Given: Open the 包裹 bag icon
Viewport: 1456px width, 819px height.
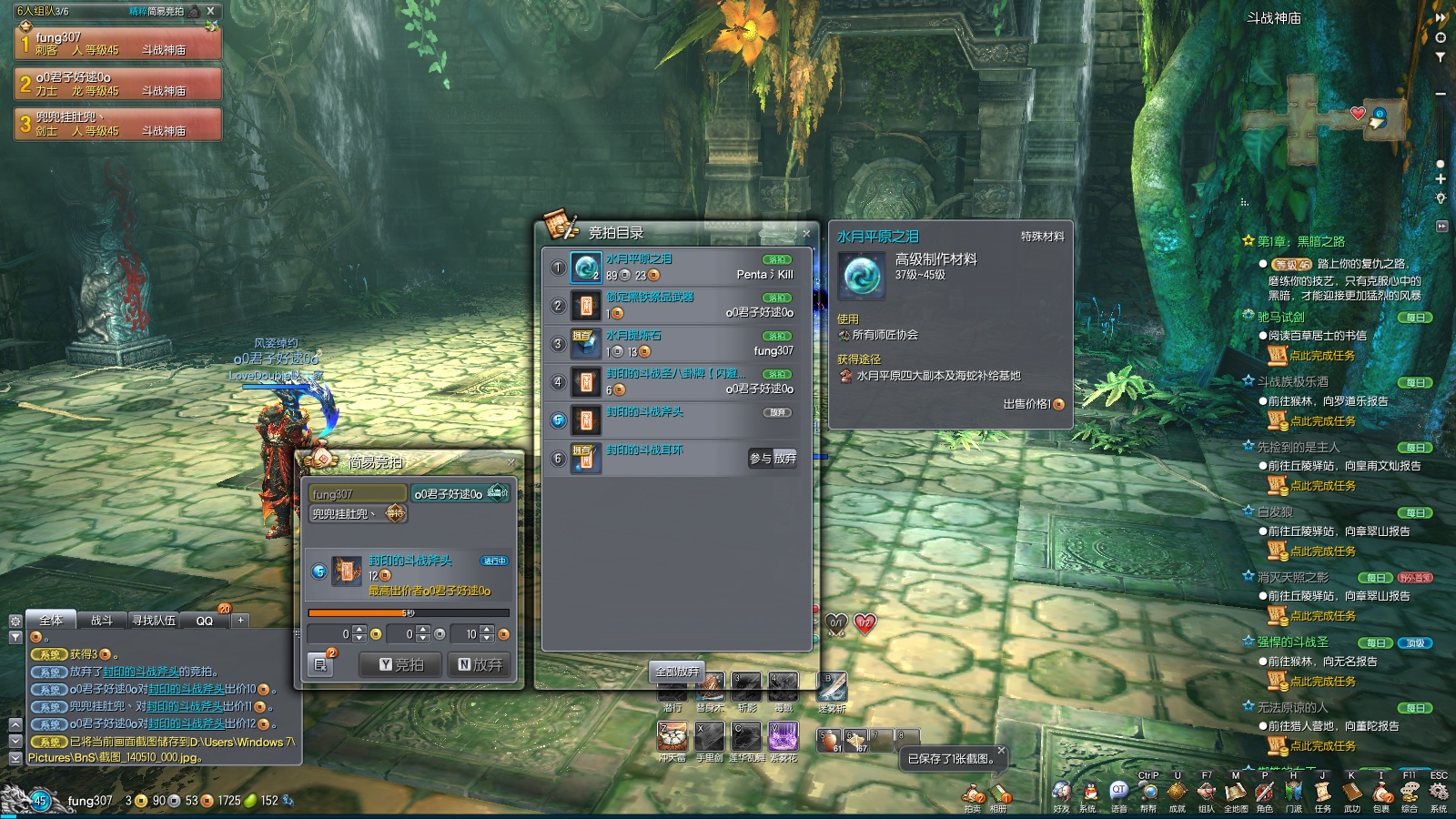Looking at the screenshot, I should 1380,794.
